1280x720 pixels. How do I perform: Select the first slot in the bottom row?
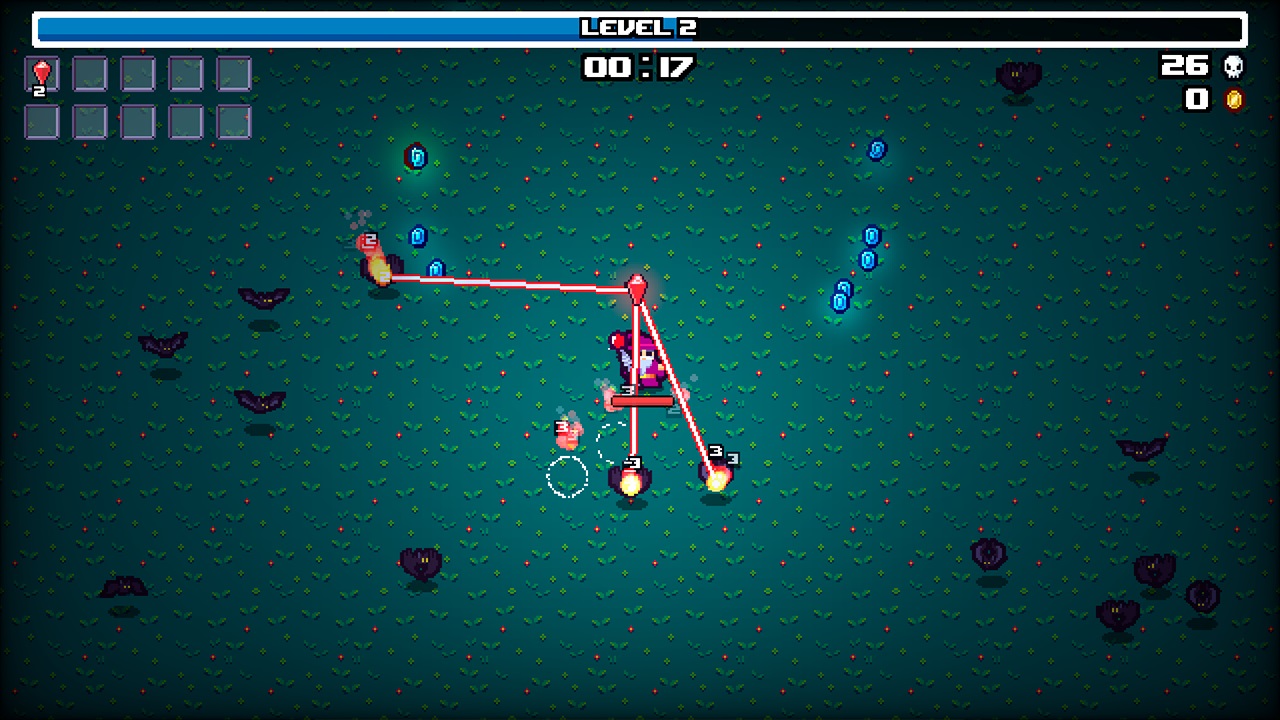coord(42,123)
